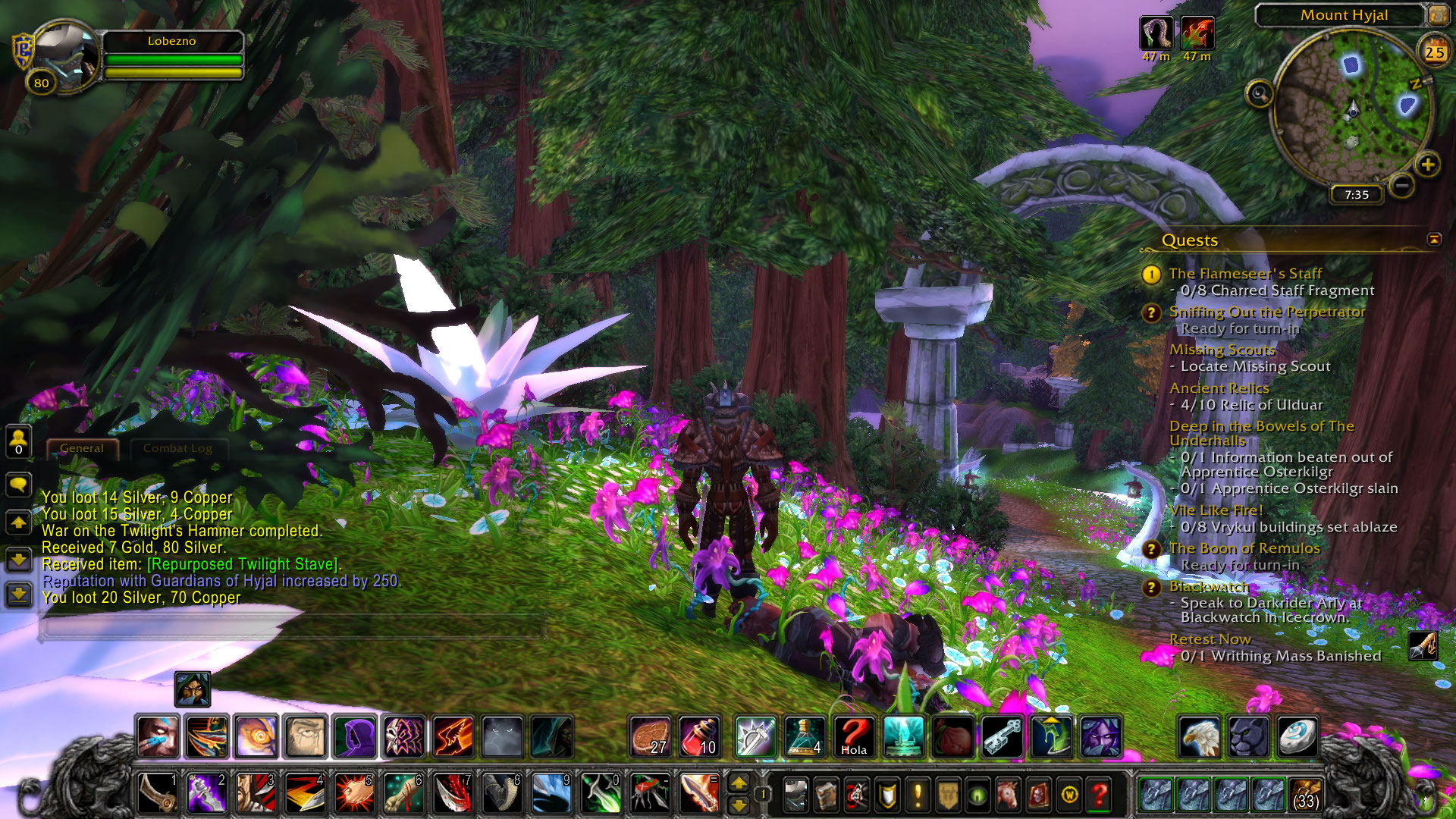Open the world map button beside Mount Hyjal
The image size is (1456, 819).
click(x=1438, y=14)
